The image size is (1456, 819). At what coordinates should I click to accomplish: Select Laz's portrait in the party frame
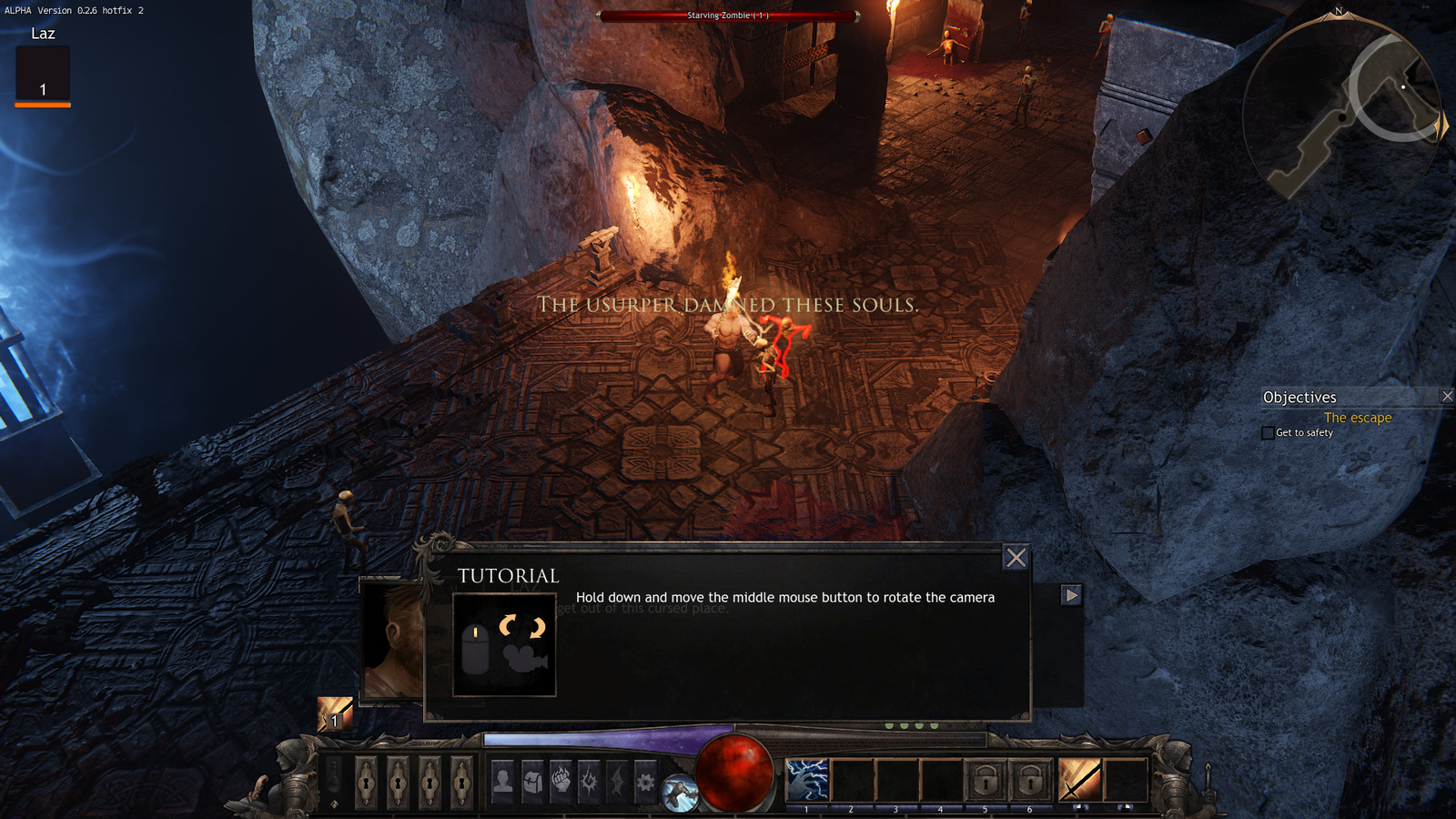pos(43,75)
